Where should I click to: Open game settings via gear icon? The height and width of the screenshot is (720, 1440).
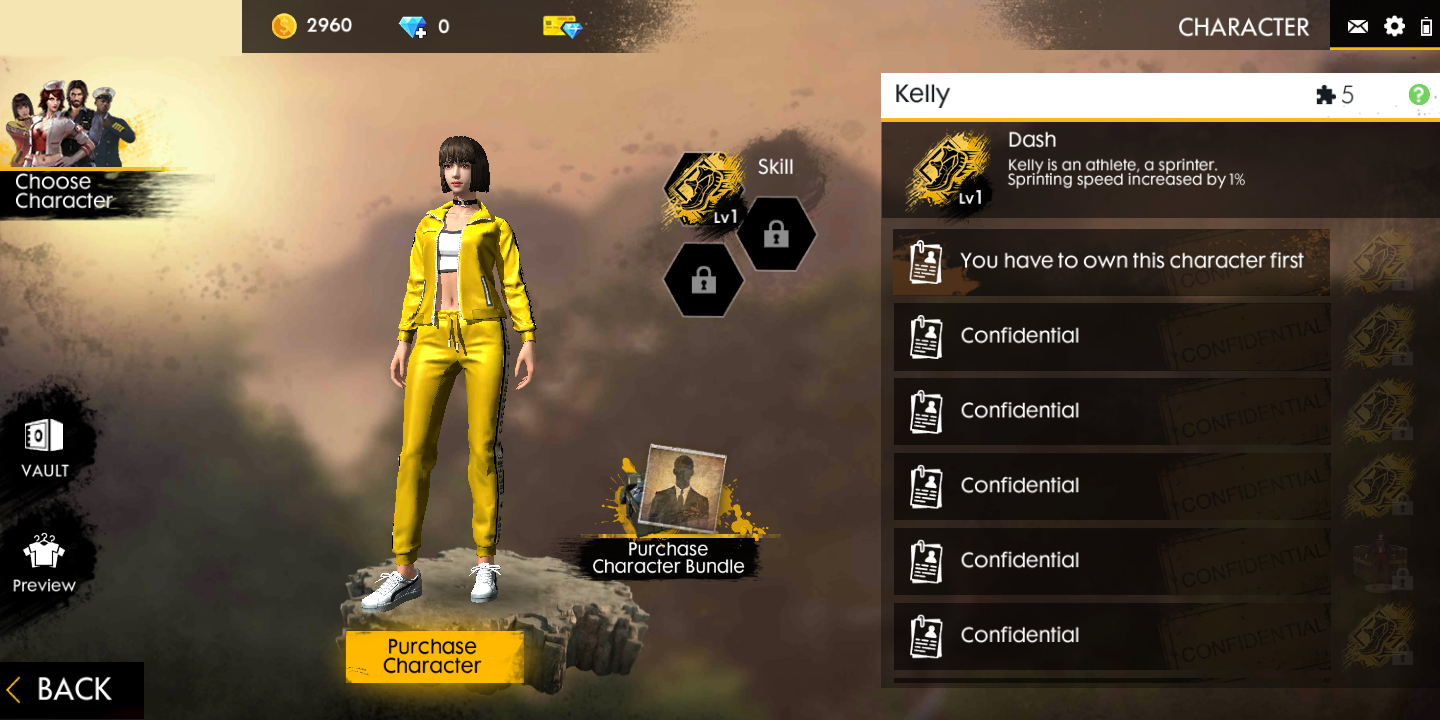(1394, 26)
